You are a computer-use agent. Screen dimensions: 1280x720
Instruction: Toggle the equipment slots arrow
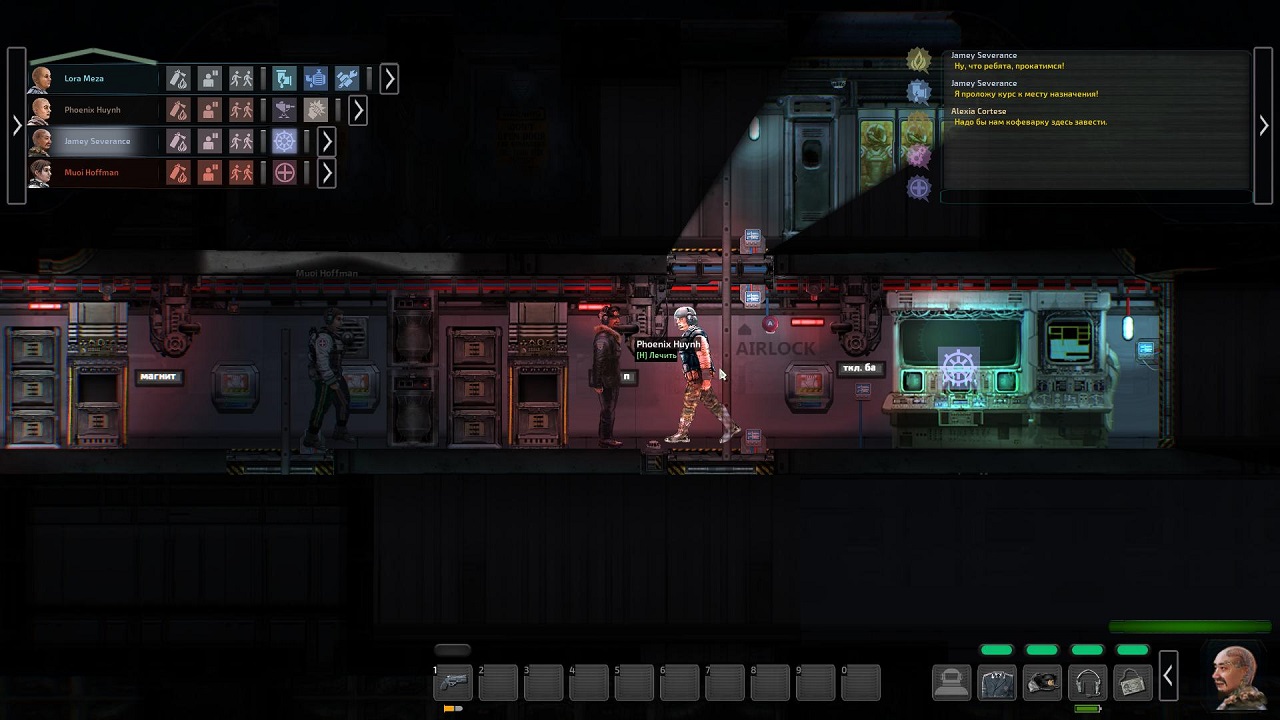click(1167, 678)
